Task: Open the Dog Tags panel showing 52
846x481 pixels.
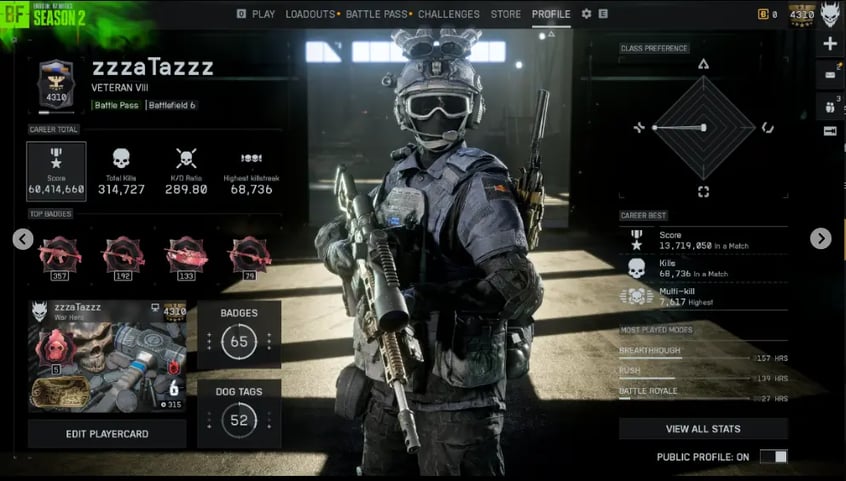Action: 239,413
